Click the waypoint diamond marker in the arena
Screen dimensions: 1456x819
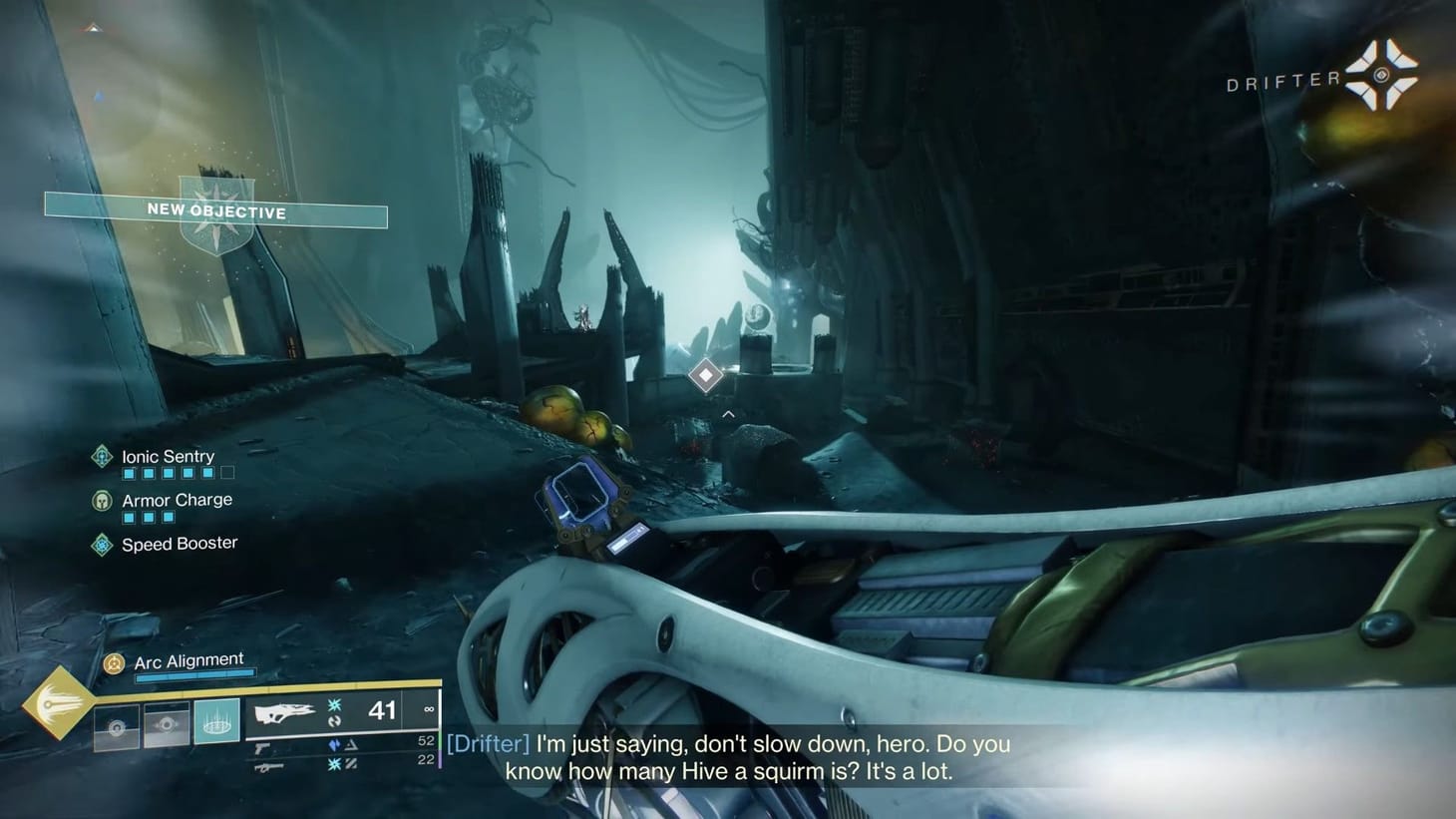pyautogui.click(x=706, y=375)
